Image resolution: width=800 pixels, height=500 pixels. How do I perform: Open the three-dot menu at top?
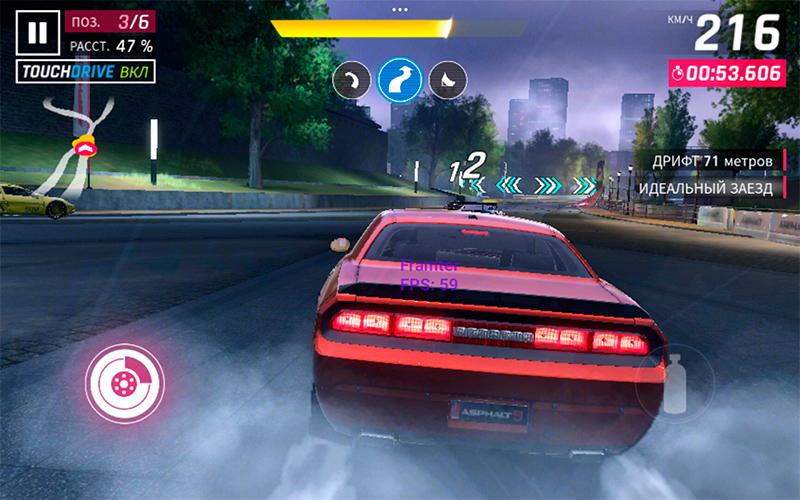(x=400, y=8)
